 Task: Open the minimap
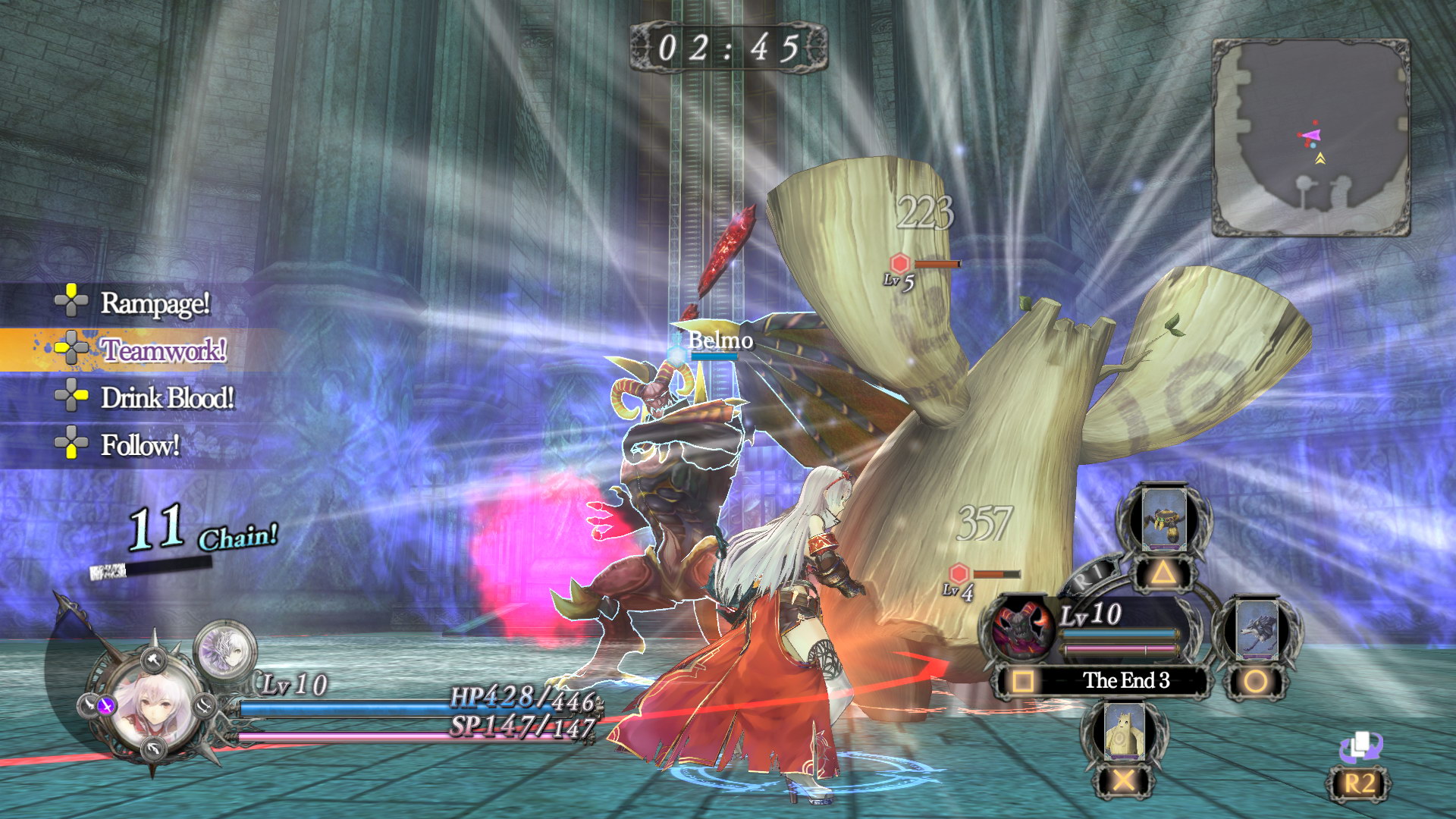pyautogui.click(x=1310, y=137)
